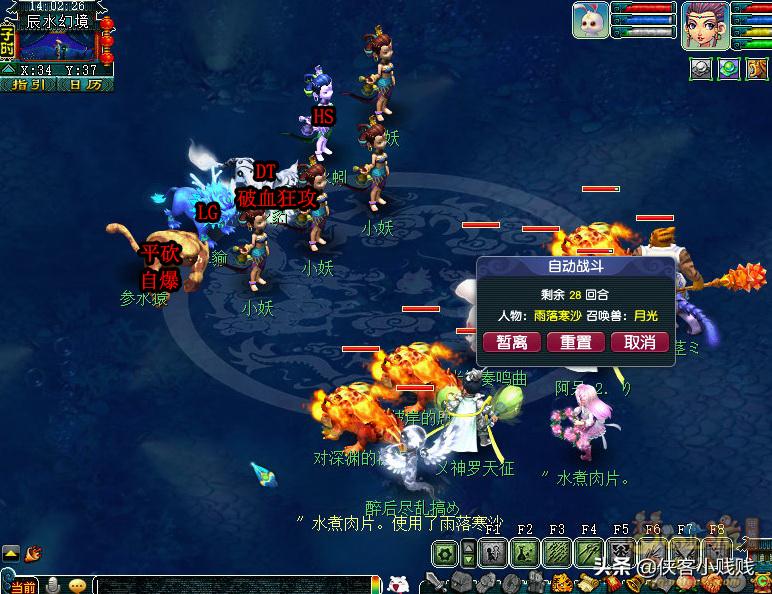
Task: Click the green orb buff icon
Action: pos(730,68)
